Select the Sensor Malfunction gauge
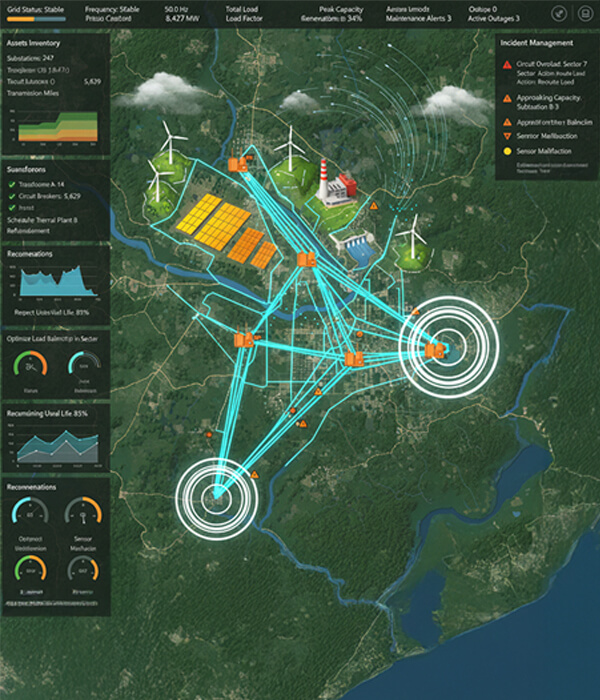The height and width of the screenshot is (700, 600). pyautogui.click(x=82, y=511)
